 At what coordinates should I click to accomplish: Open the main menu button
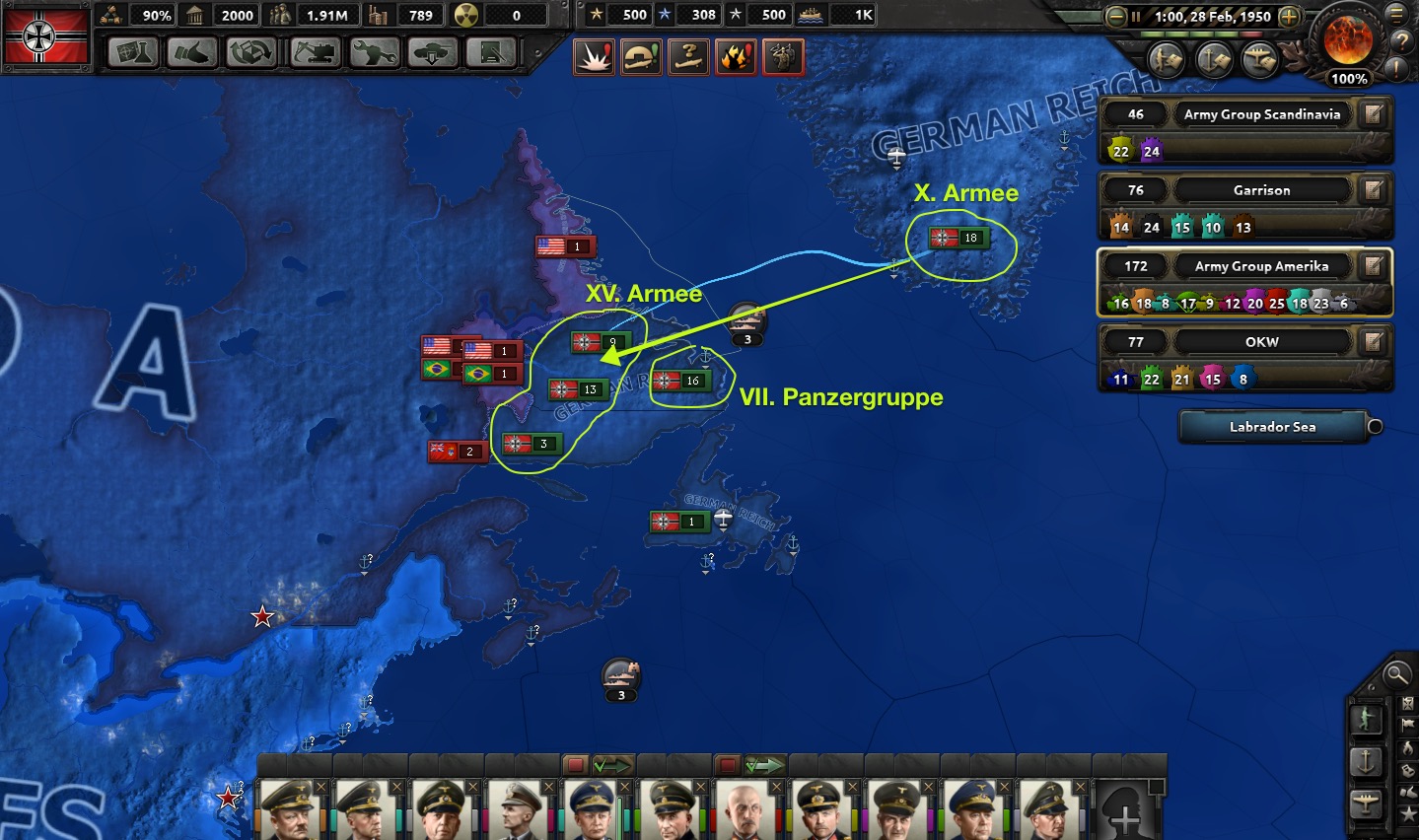click(x=1396, y=15)
